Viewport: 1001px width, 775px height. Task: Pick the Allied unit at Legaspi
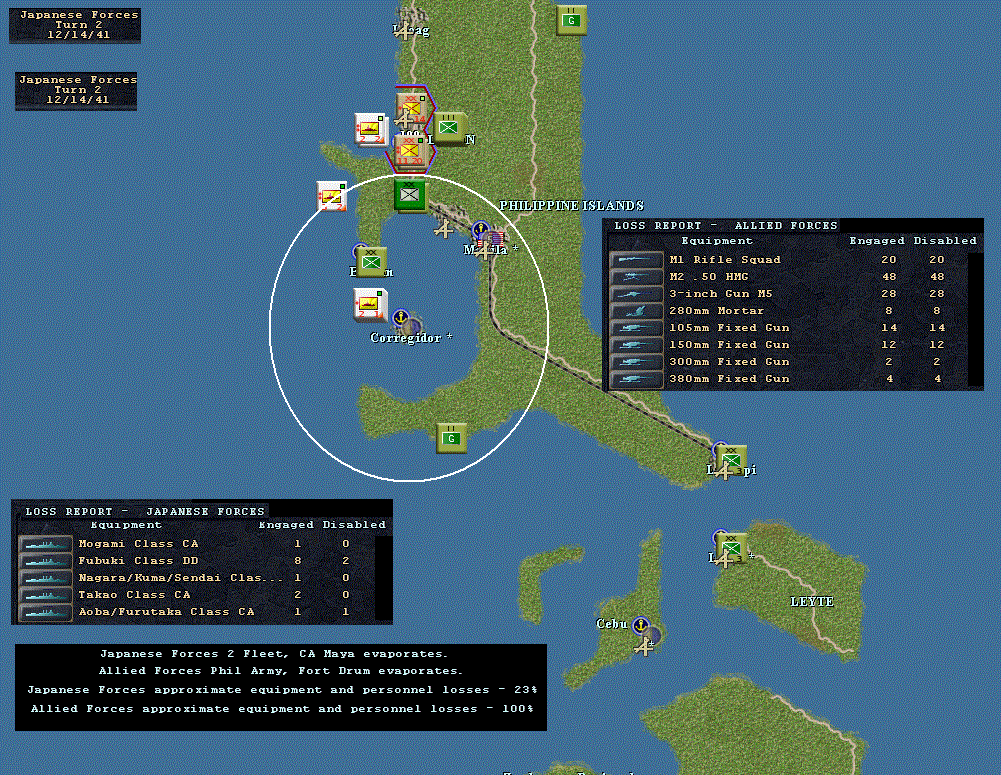[x=732, y=460]
